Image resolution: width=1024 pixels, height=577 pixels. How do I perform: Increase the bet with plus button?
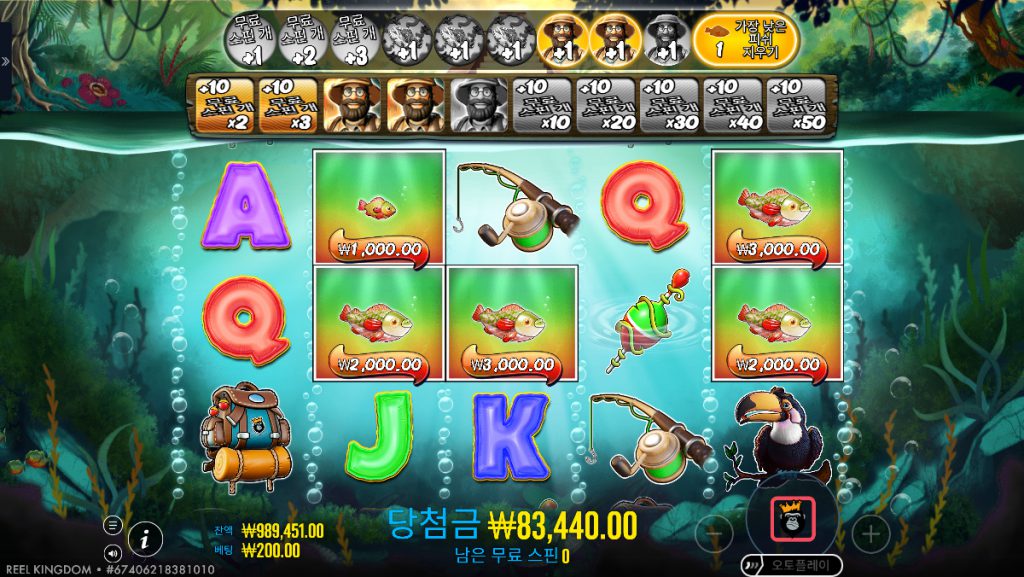click(x=871, y=533)
